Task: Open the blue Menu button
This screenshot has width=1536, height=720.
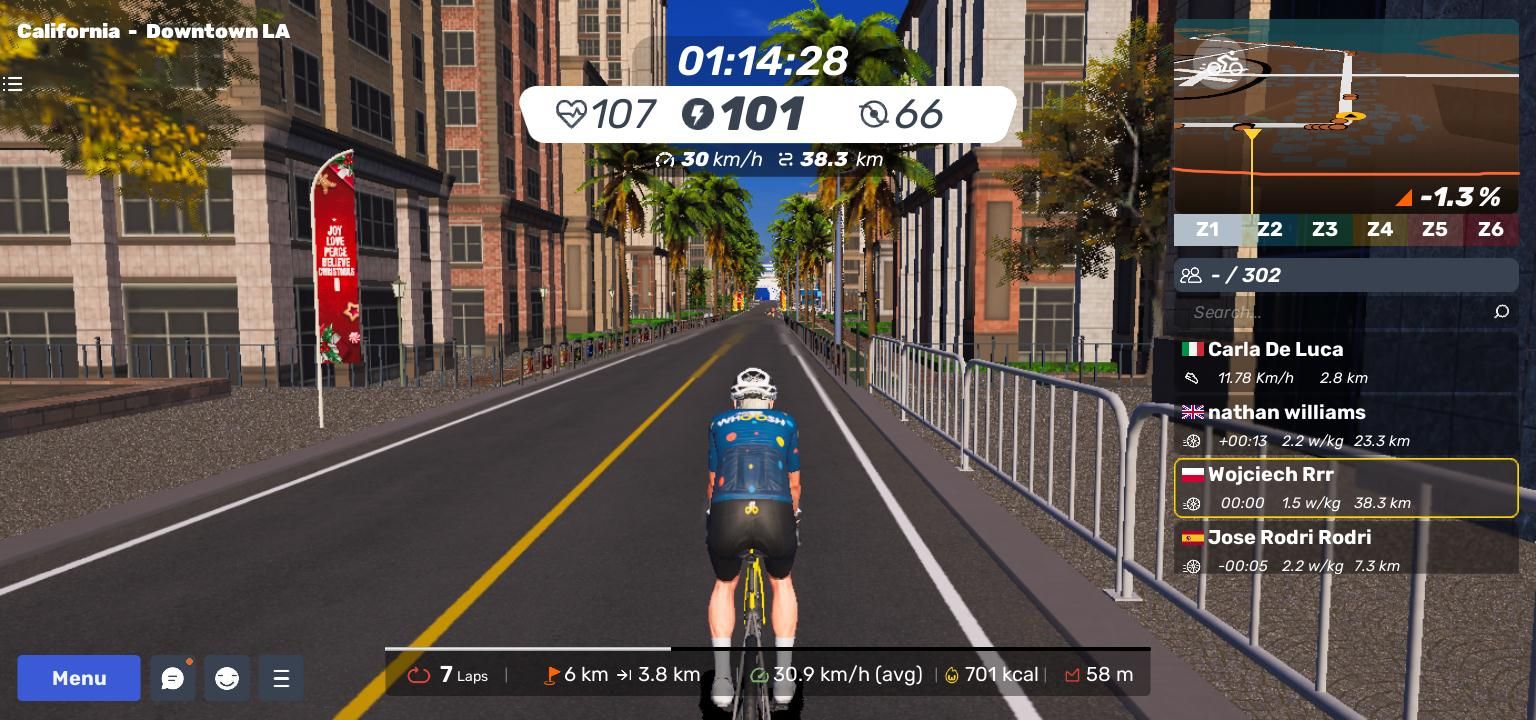Action: 79,678
